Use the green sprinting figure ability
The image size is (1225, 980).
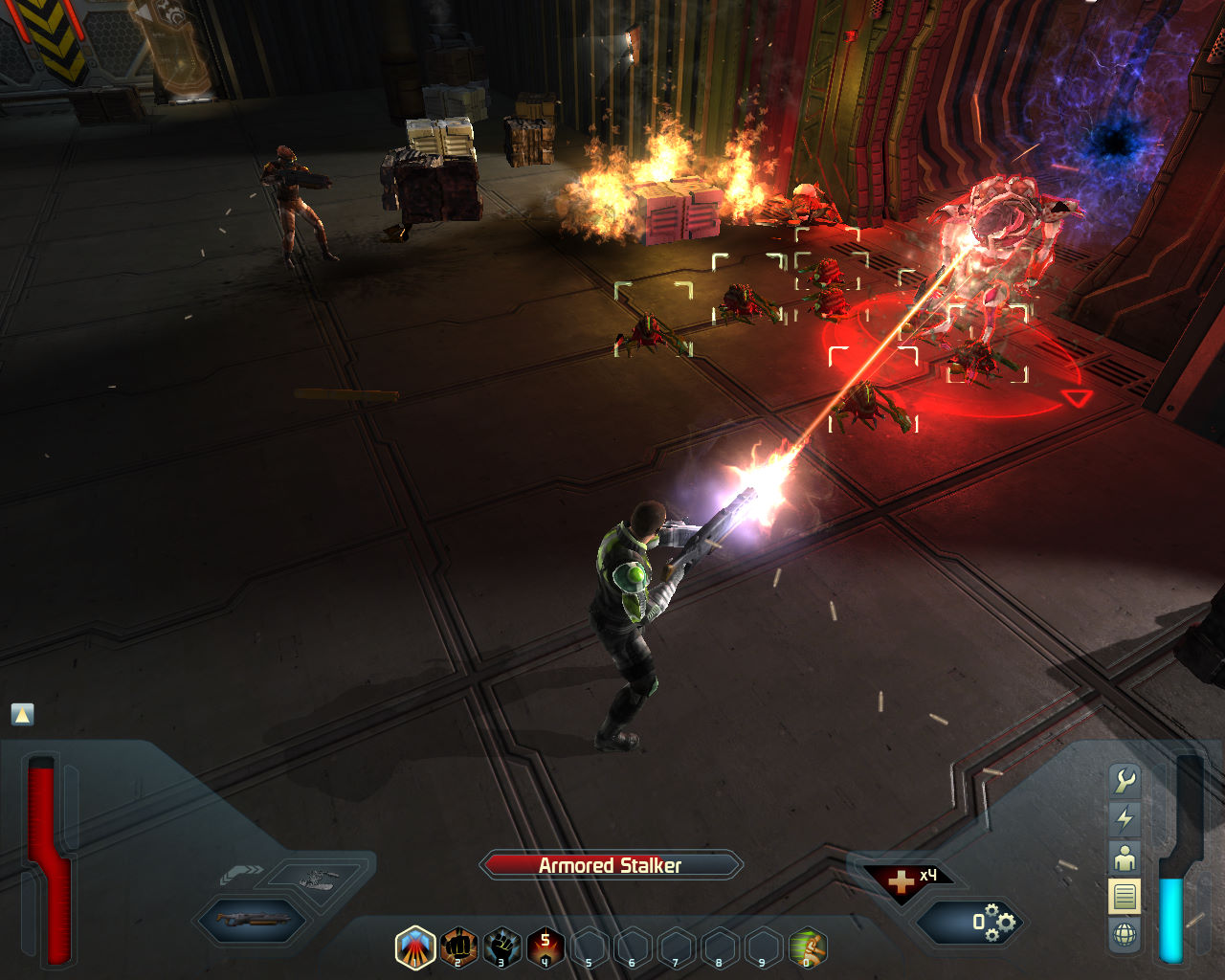pyautogui.click(x=808, y=947)
